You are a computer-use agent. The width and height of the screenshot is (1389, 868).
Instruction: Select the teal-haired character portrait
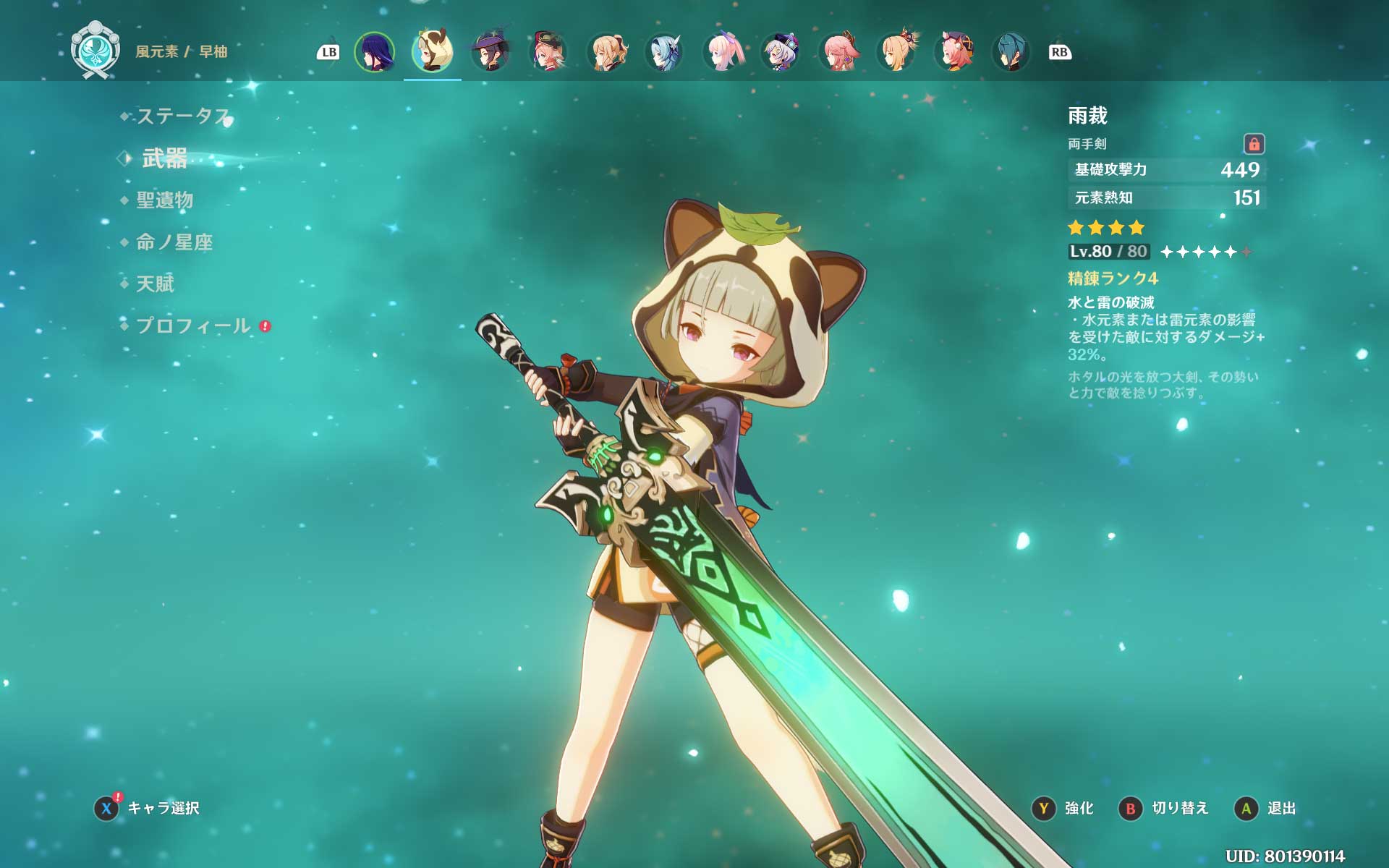pos(1011,52)
